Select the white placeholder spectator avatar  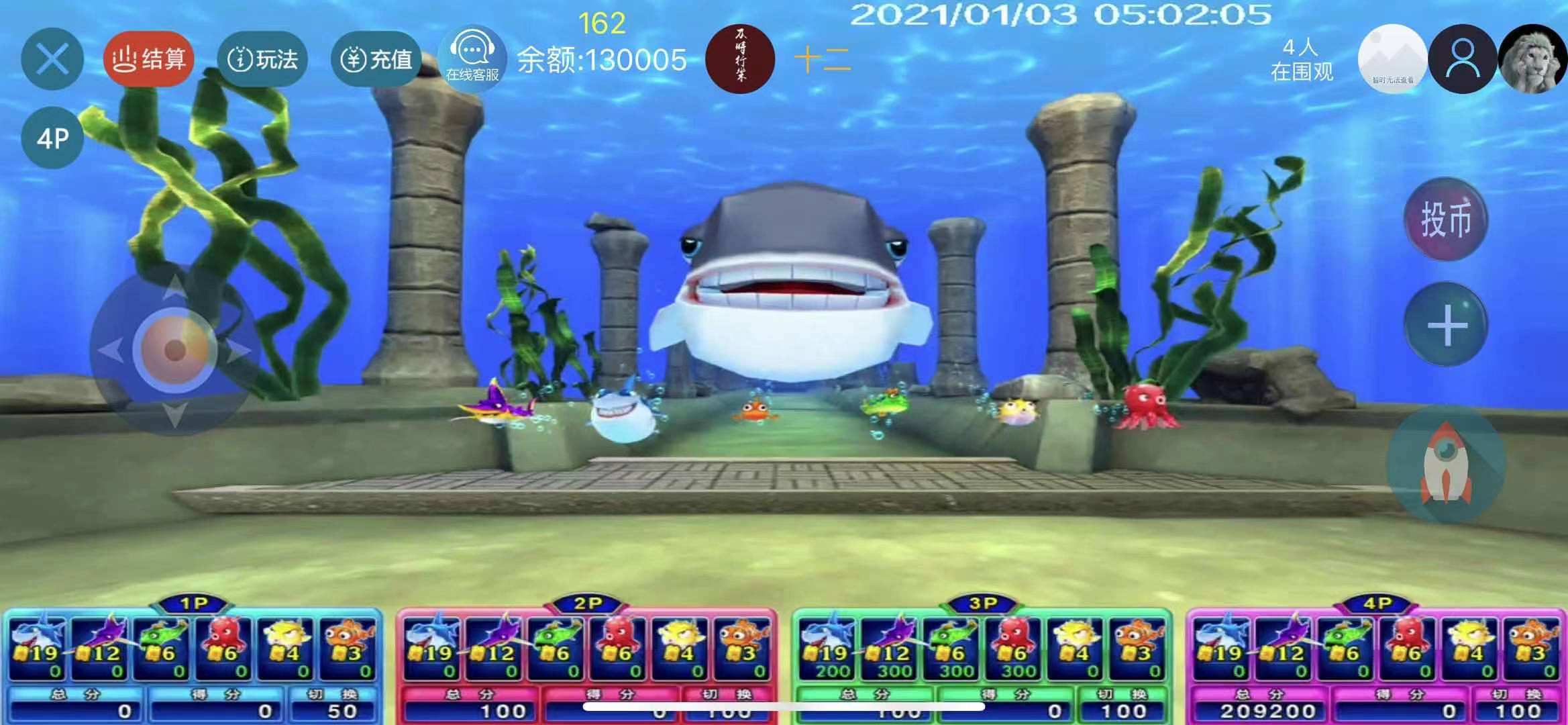pyautogui.click(x=1392, y=59)
